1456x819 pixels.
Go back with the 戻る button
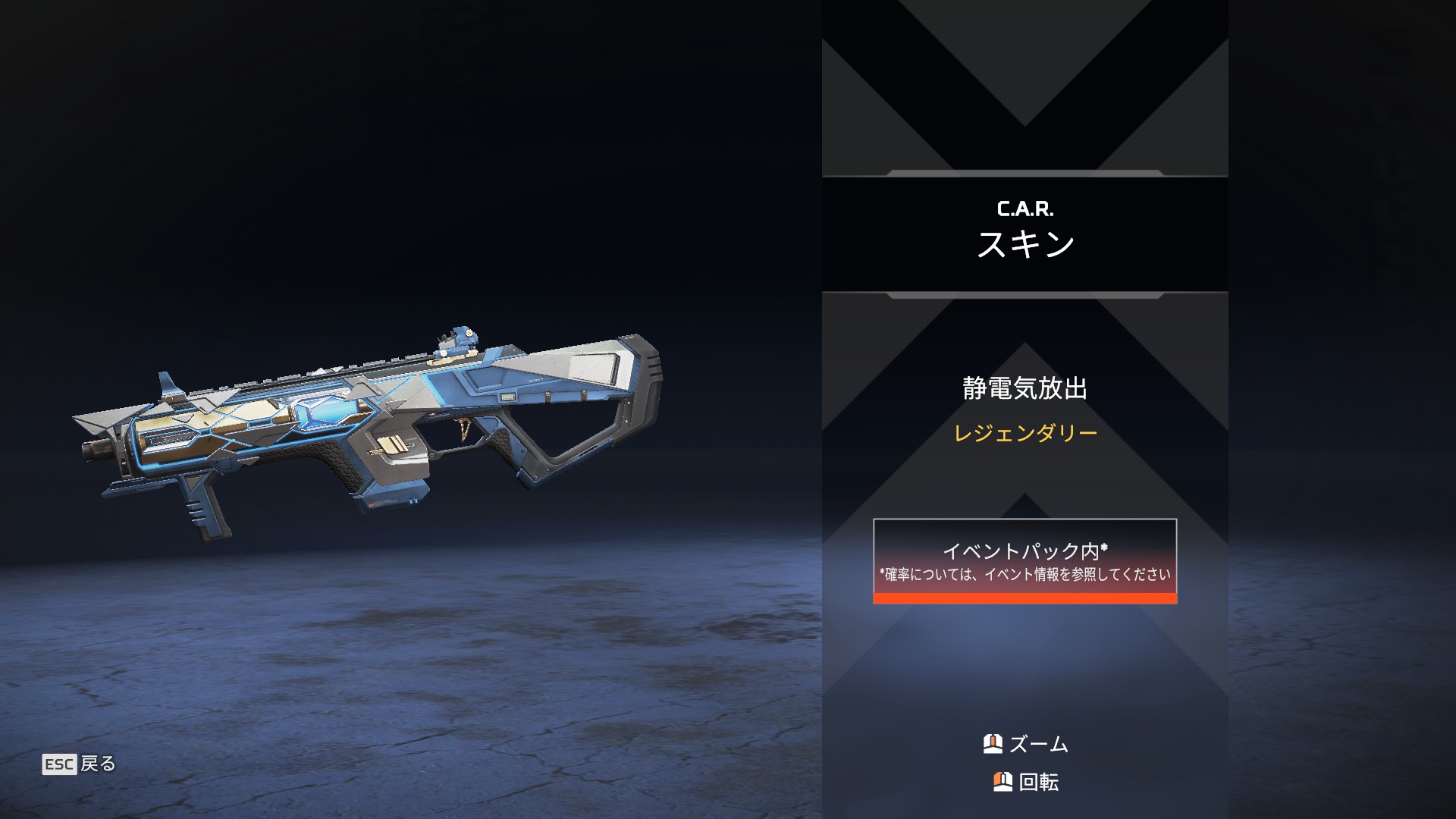(79, 764)
